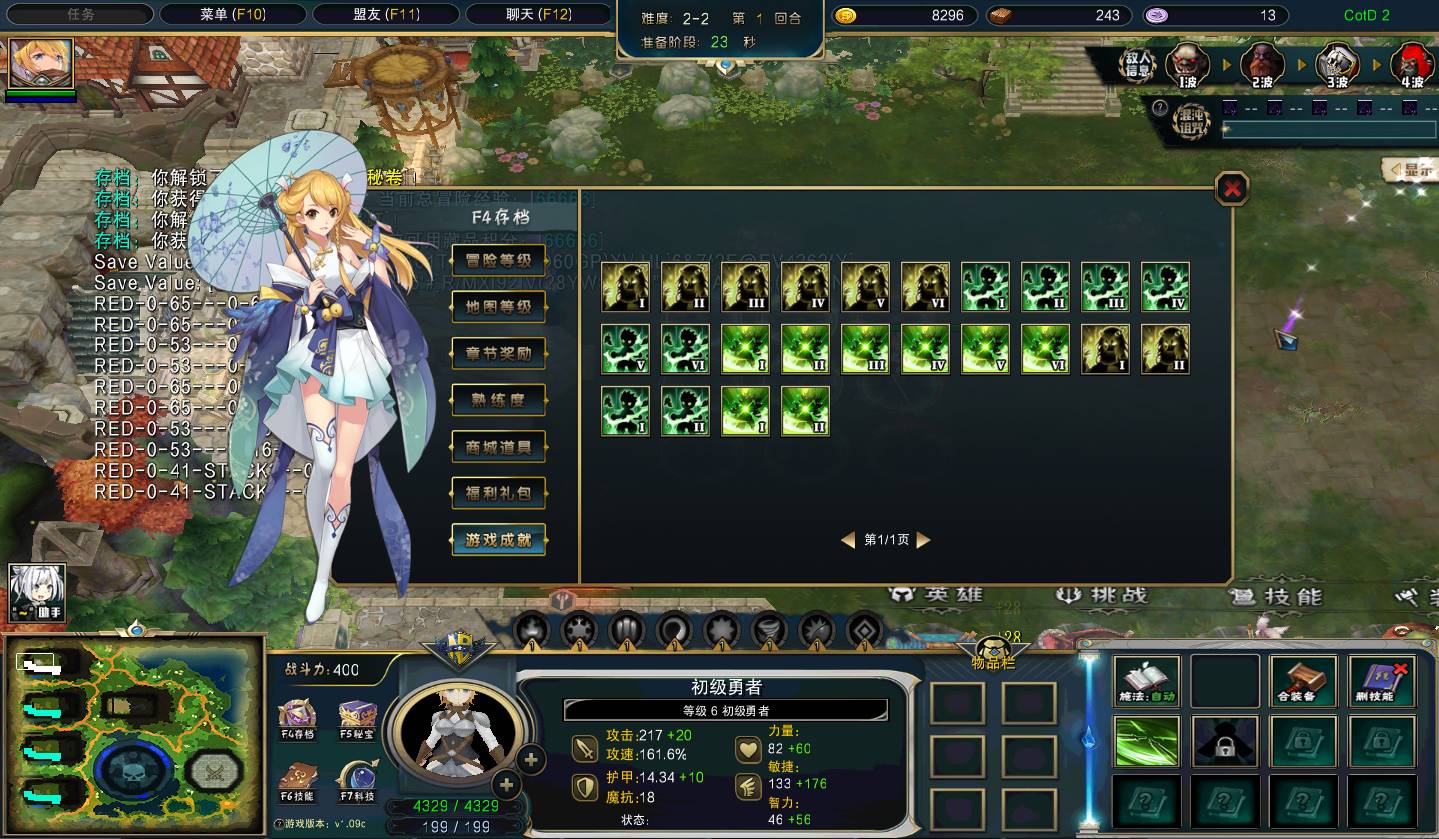The height and width of the screenshot is (839, 1439).
Task: Click the 删技能 delete skill button
Action: [1381, 681]
